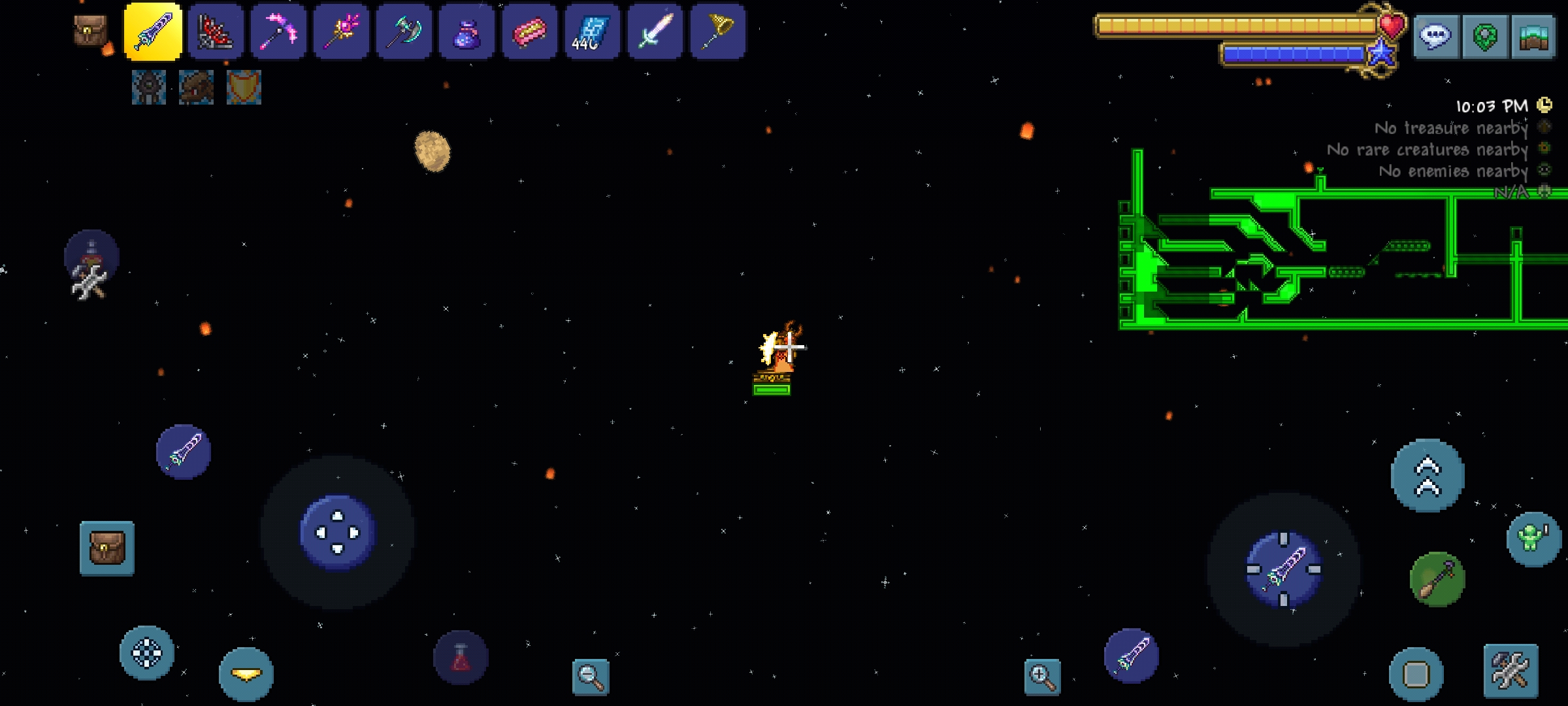
Task: Select the teal axe hotbar slot
Action: (x=404, y=31)
